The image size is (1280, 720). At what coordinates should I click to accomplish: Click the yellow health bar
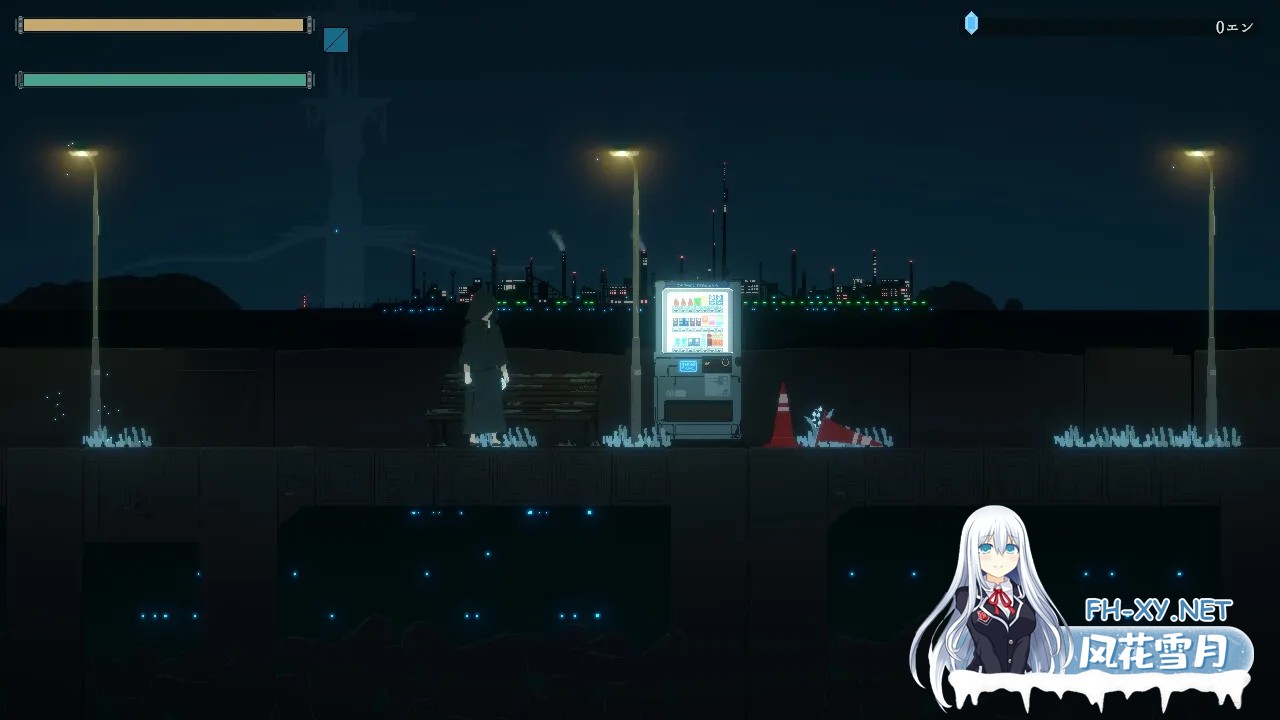click(x=163, y=24)
